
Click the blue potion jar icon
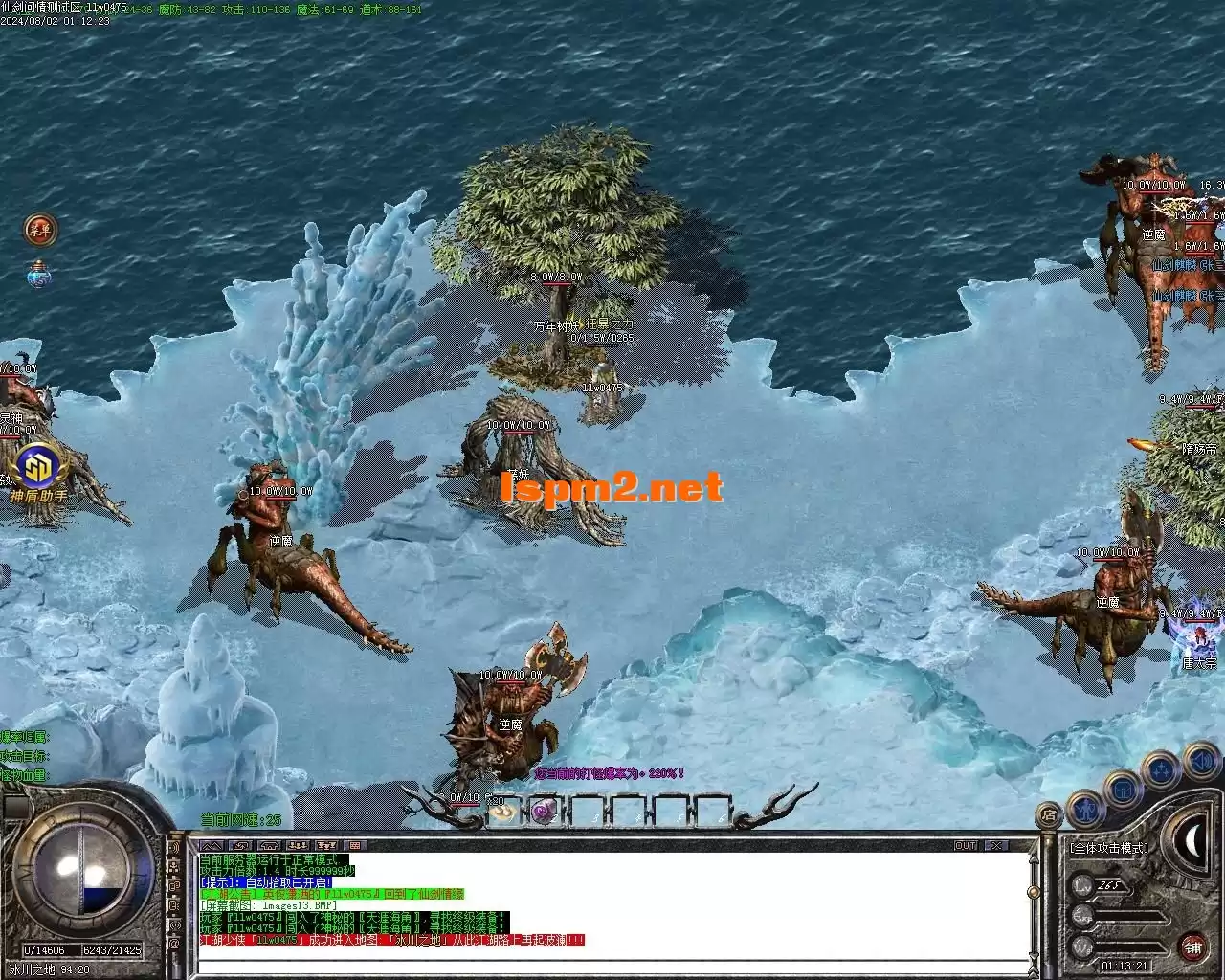pos(39,276)
